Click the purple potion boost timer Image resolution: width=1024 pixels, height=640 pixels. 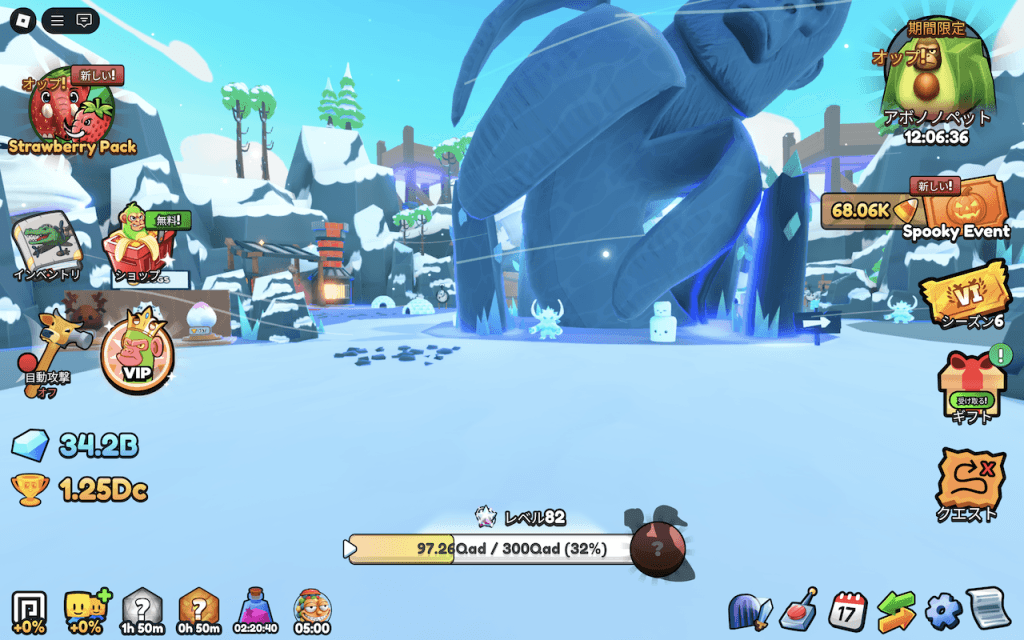(254, 609)
